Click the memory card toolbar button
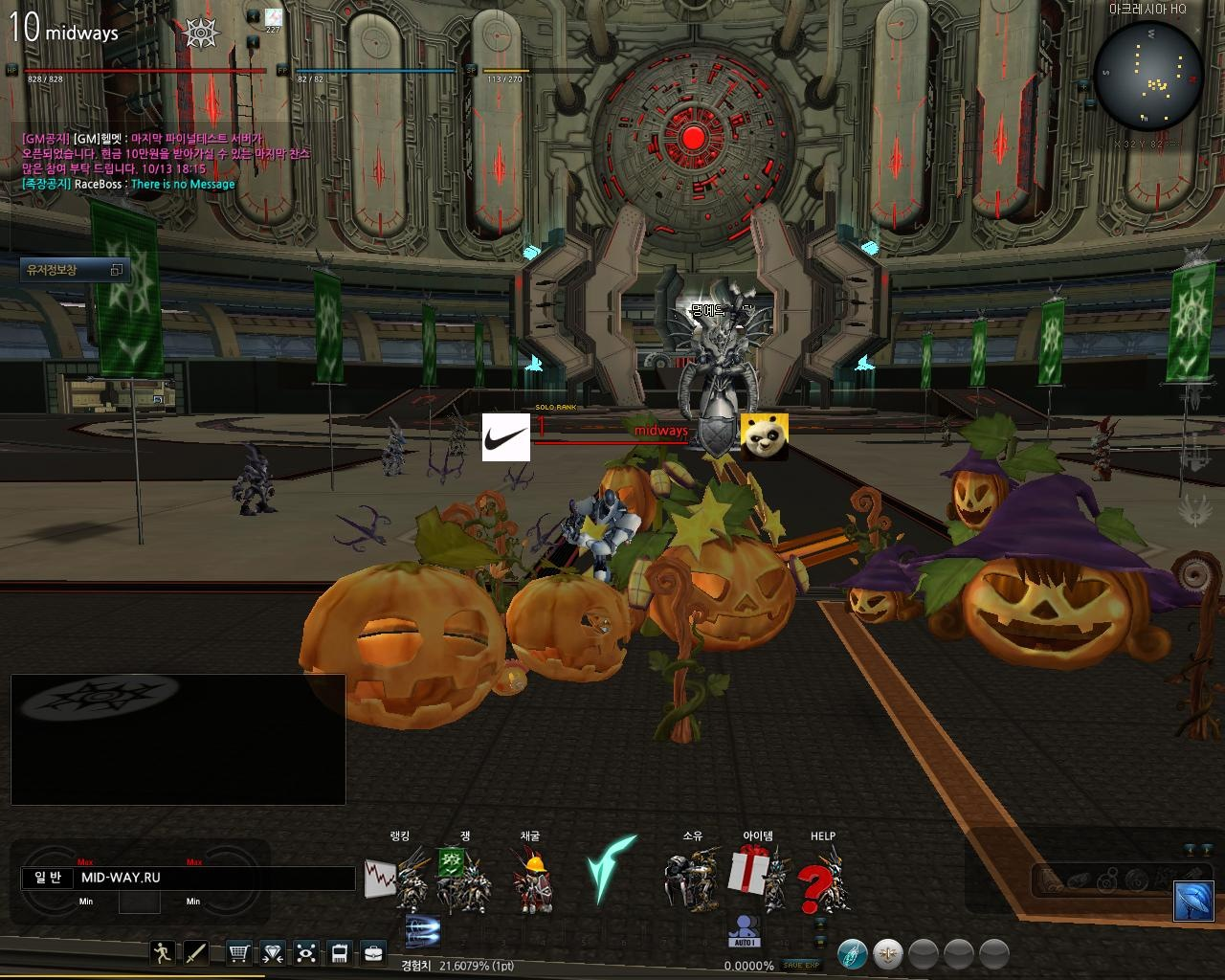 click(x=339, y=952)
